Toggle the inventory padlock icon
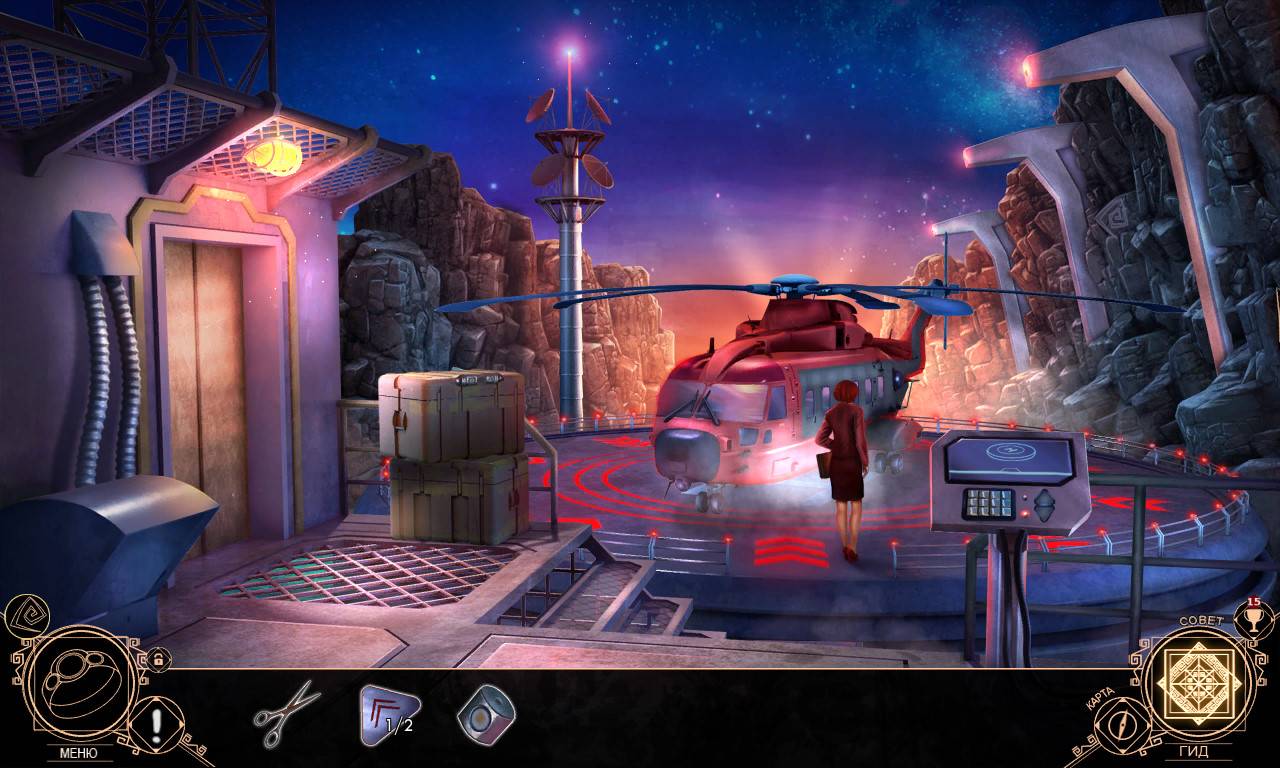Image resolution: width=1280 pixels, height=768 pixels. pyautogui.click(x=157, y=659)
